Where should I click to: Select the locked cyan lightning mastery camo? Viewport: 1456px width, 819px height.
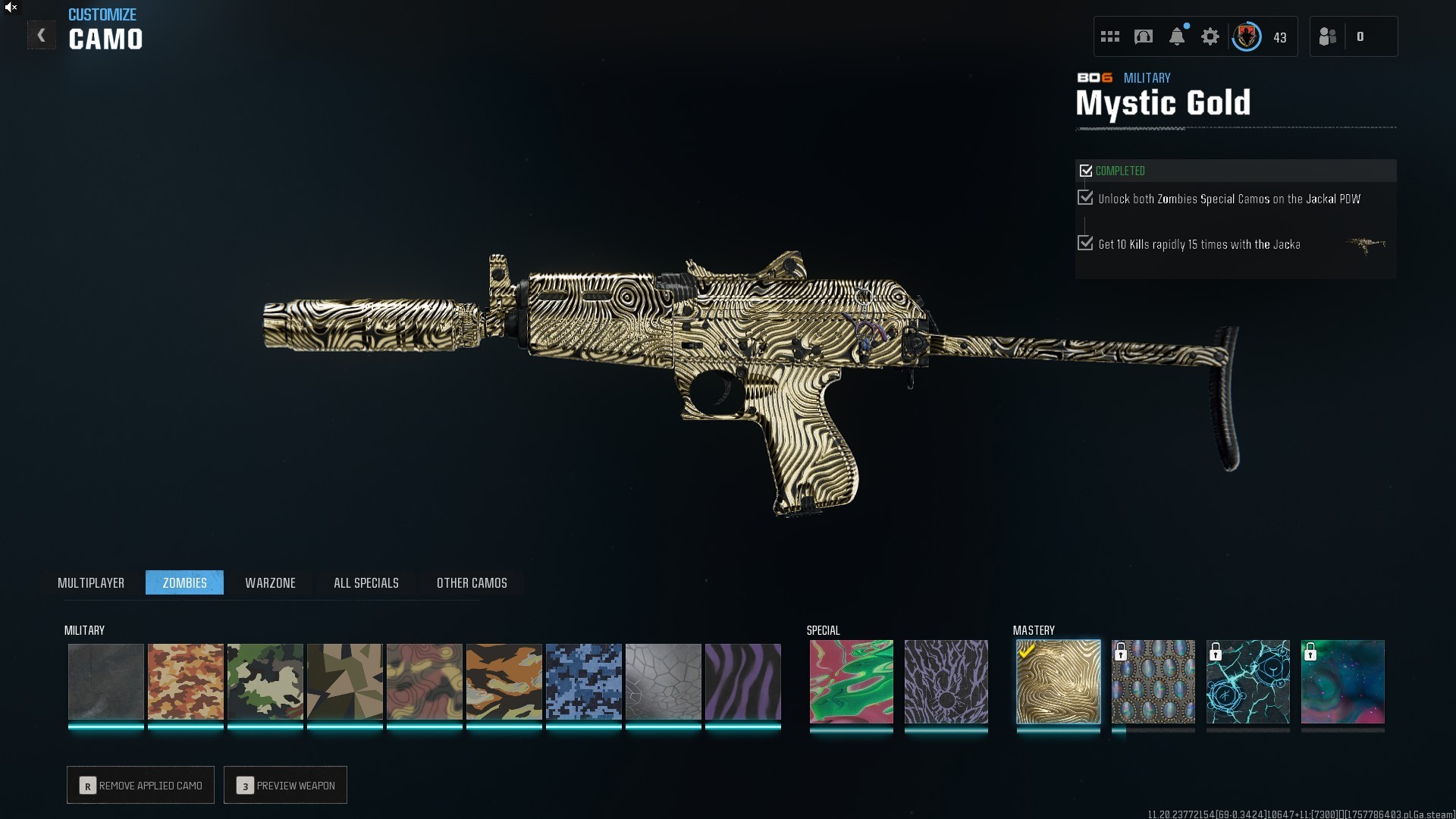tap(1247, 681)
